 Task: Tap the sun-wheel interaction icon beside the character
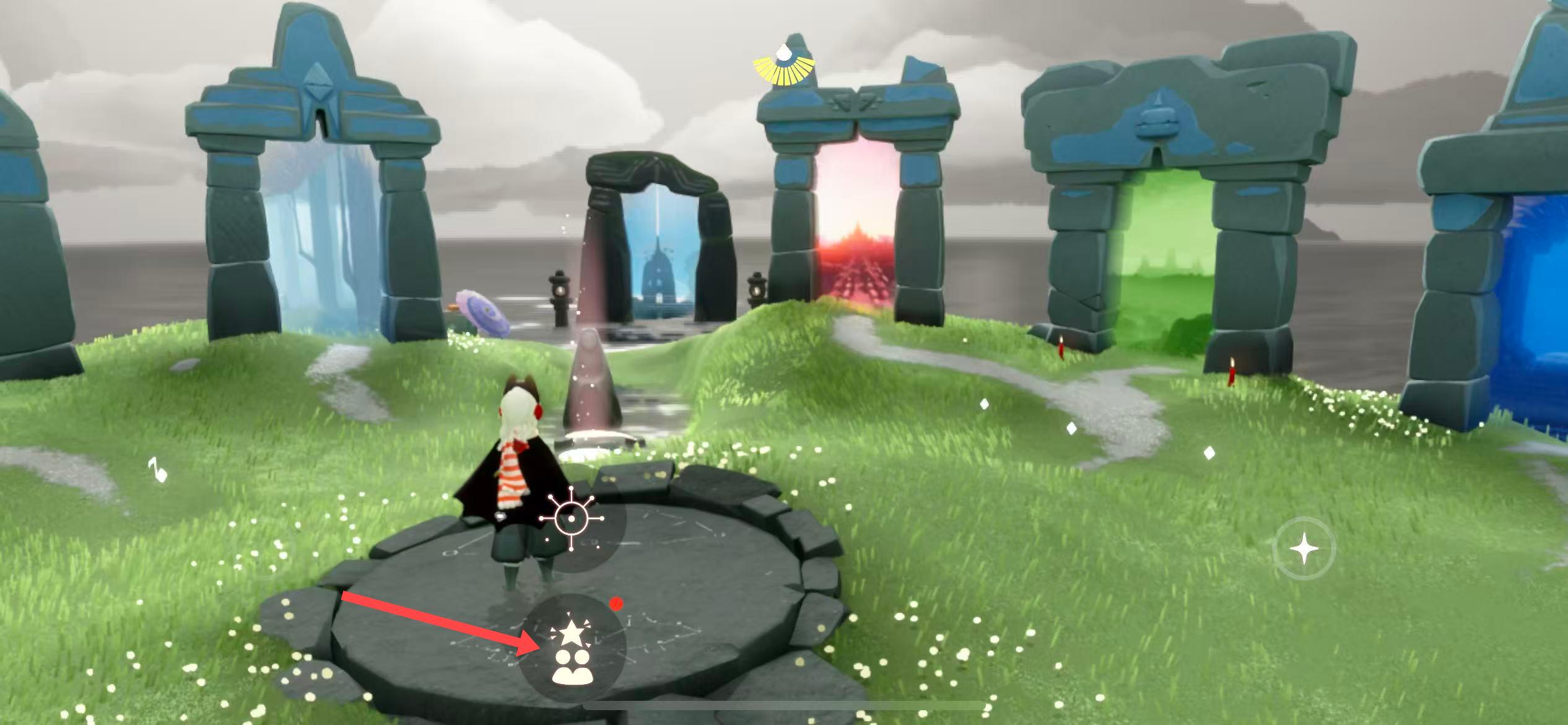tap(571, 520)
